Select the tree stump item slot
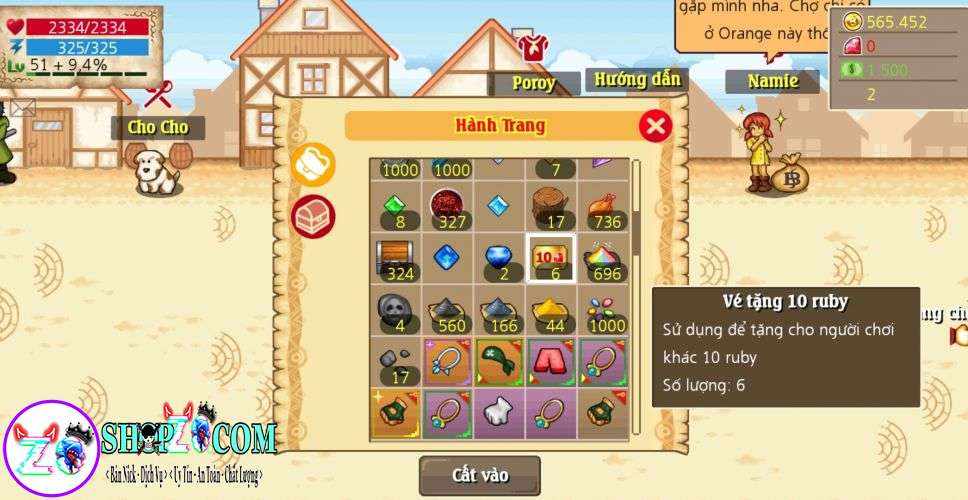 [x=551, y=207]
